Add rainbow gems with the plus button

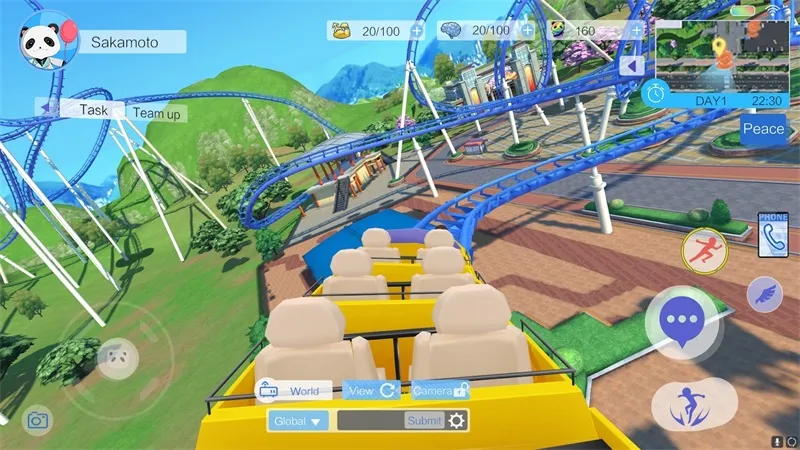[636, 31]
